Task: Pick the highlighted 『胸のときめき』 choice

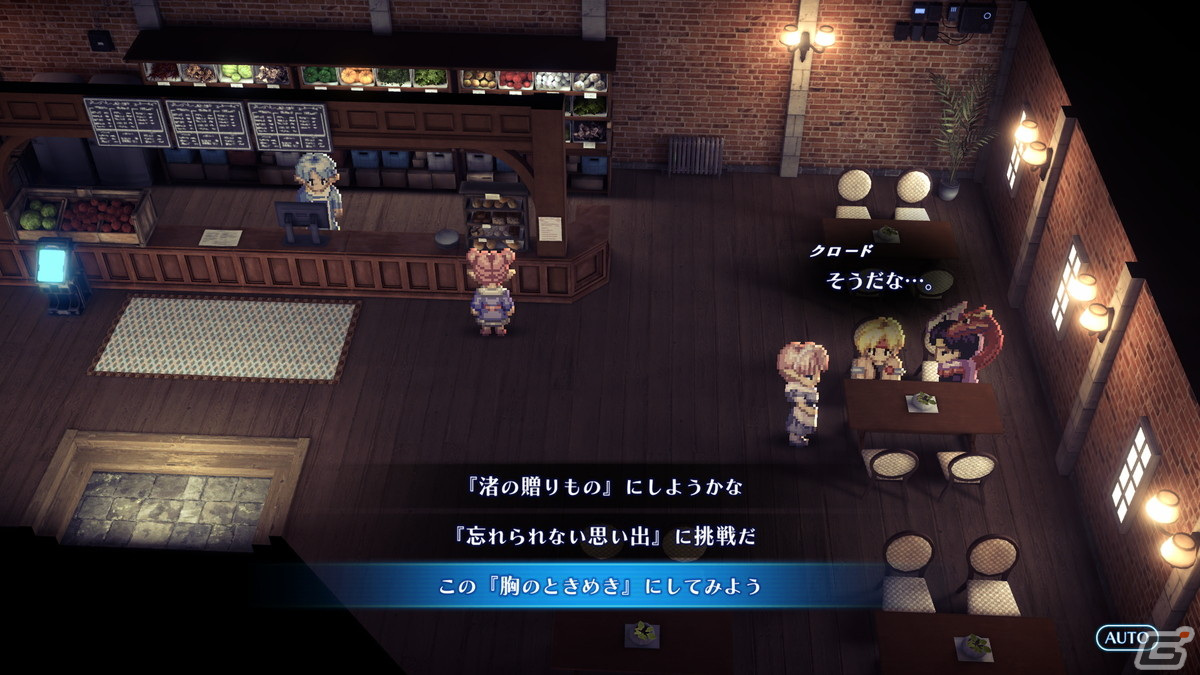Action: (599, 586)
